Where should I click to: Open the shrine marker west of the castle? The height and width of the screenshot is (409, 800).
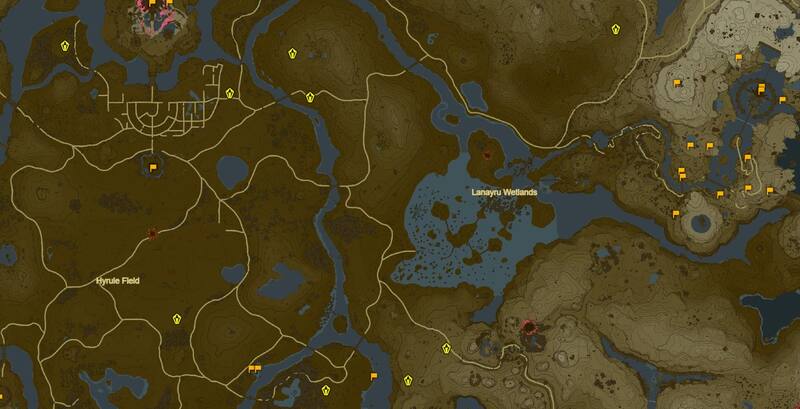tap(66, 46)
